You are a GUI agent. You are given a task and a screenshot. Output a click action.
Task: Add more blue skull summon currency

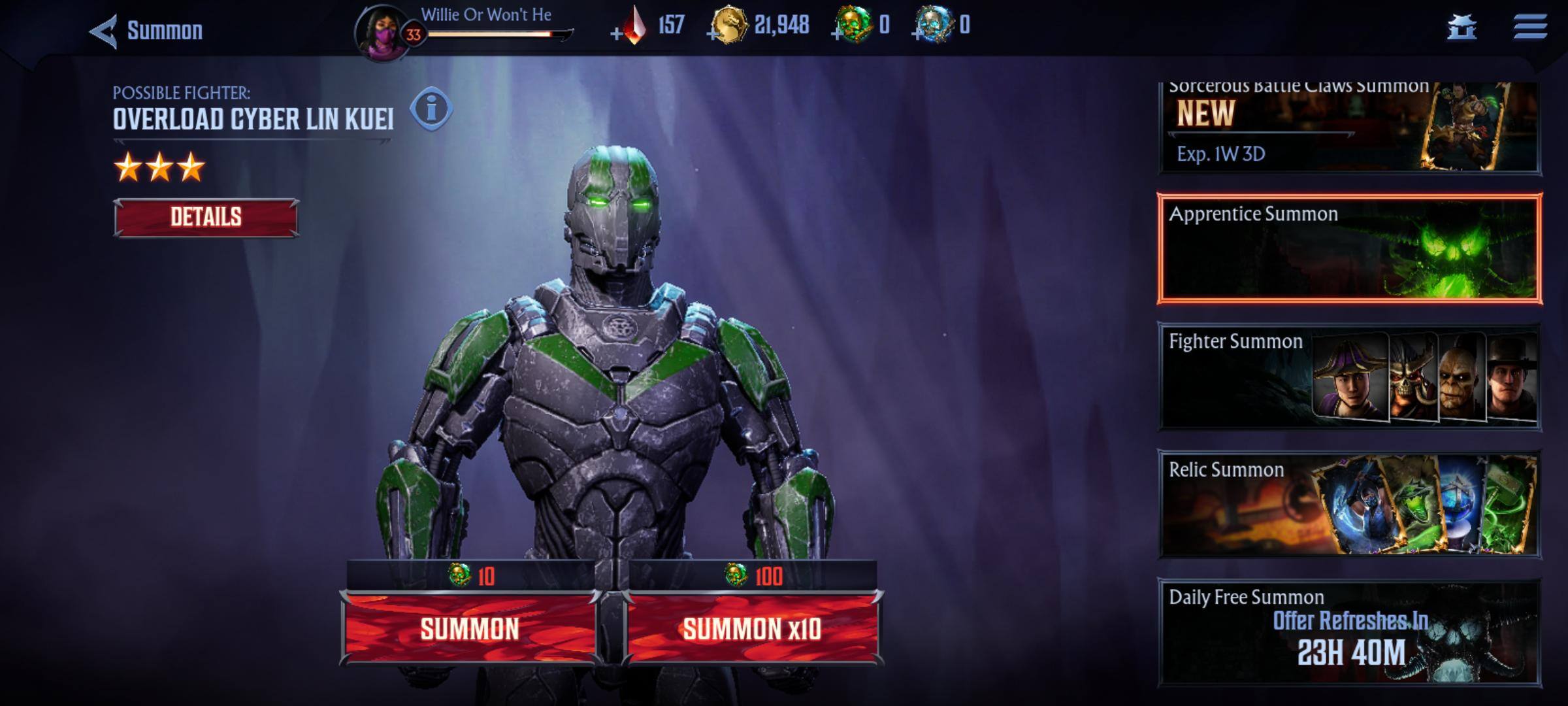(x=919, y=33)
